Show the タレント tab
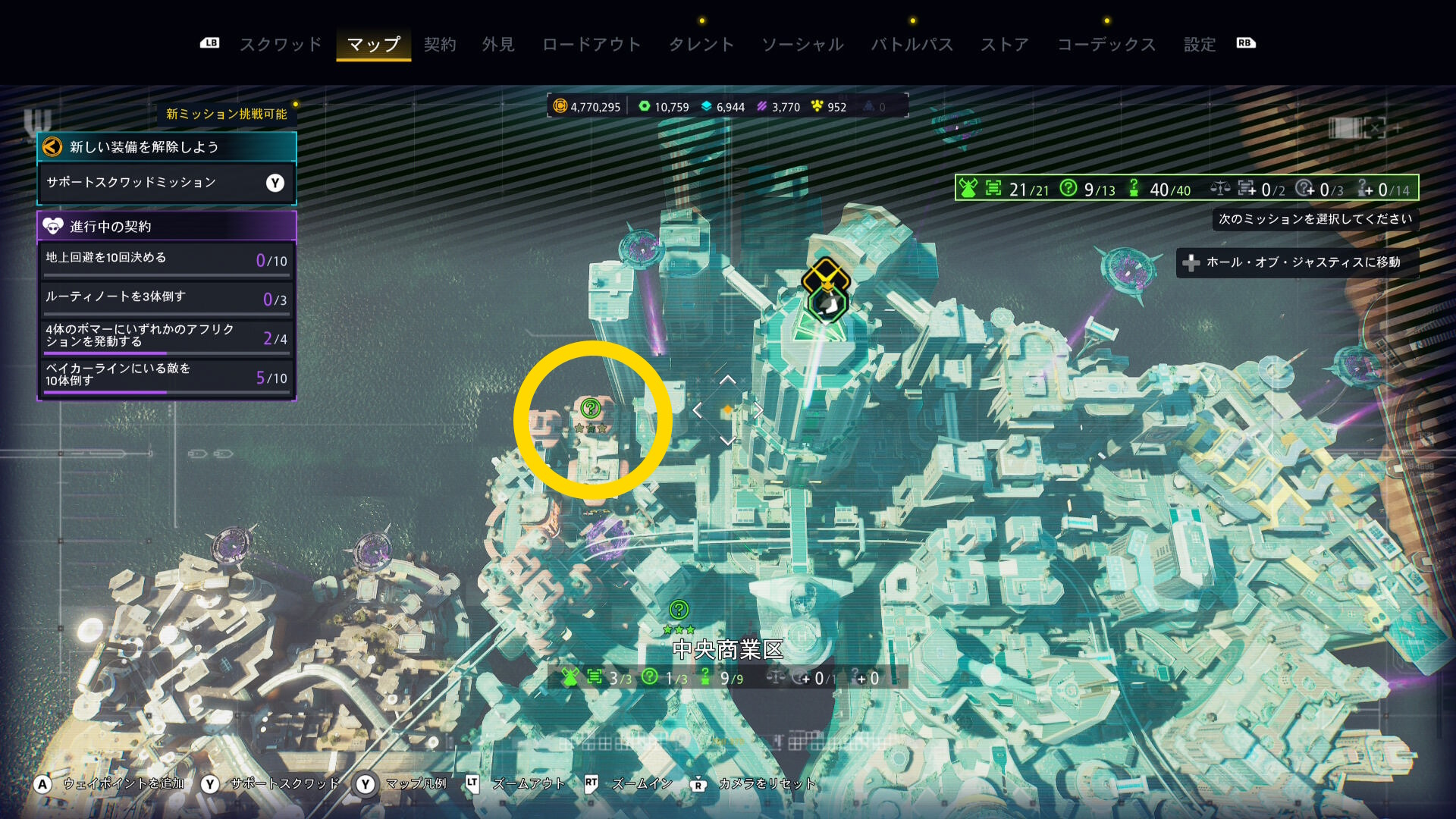 pyautogui.click(x=701, y=45)
